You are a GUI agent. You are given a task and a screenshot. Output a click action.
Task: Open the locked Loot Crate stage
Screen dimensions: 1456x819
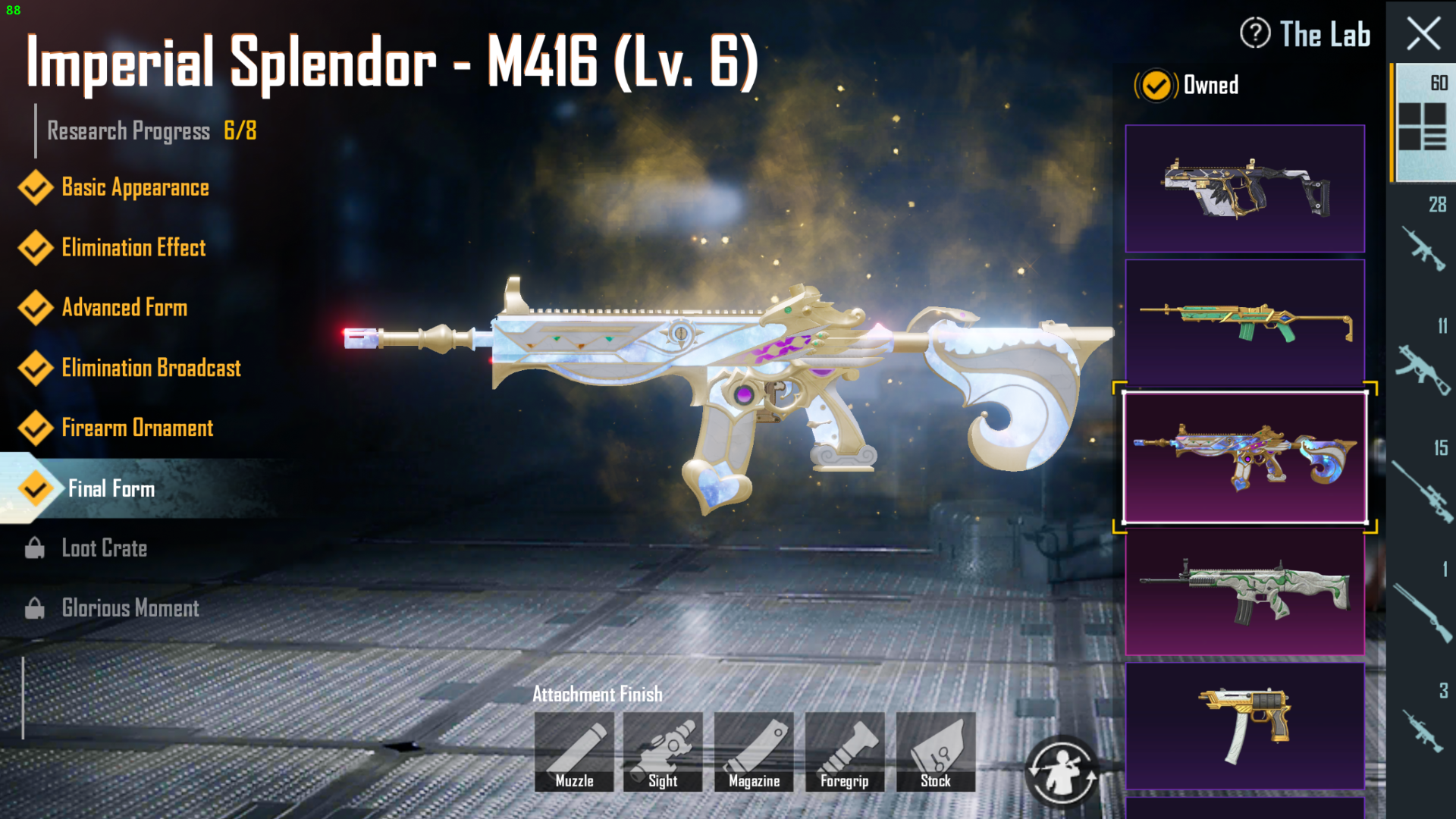(x=105, y=548)
